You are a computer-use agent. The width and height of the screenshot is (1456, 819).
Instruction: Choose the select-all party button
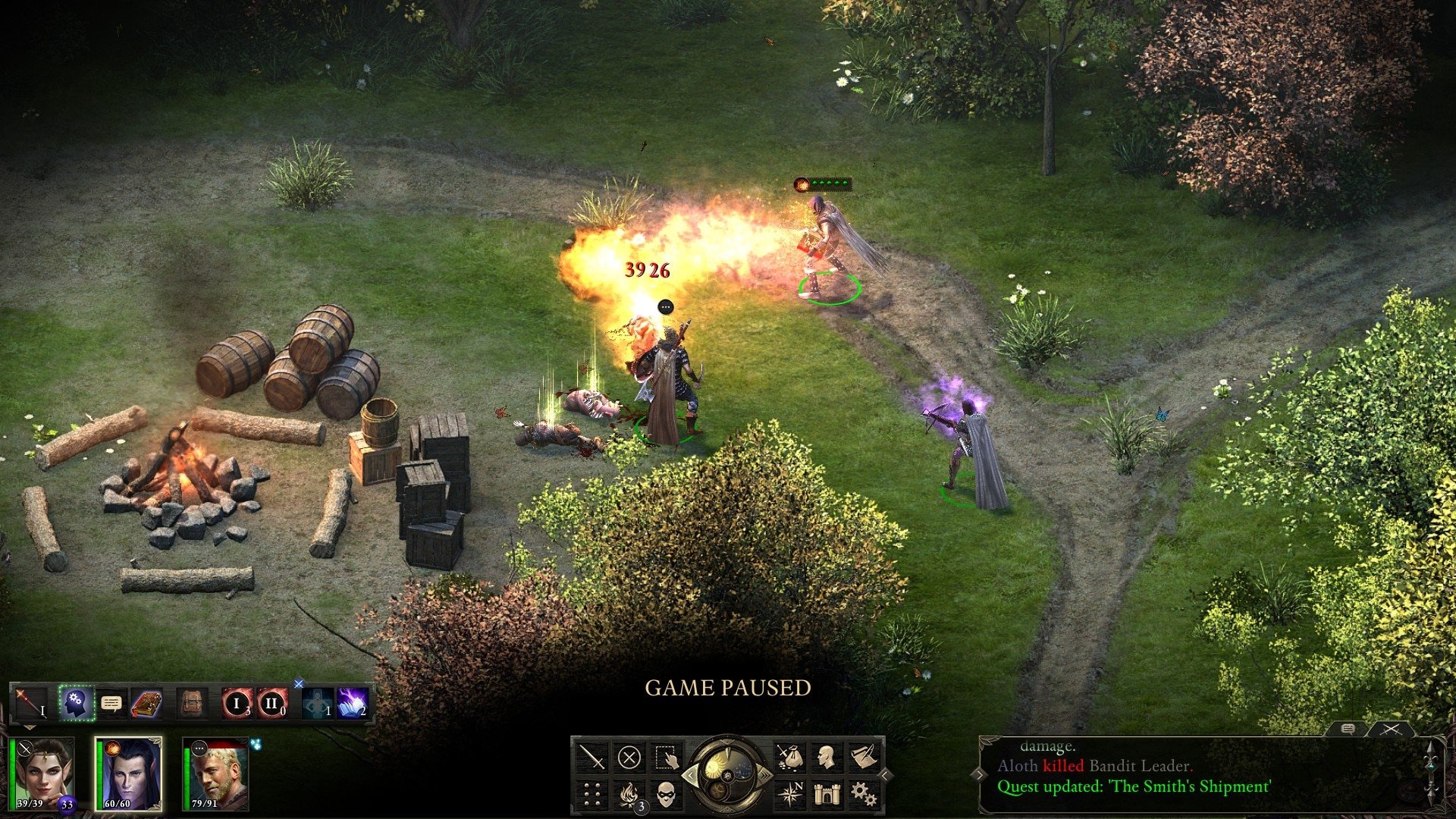click(x=665, y=757)
